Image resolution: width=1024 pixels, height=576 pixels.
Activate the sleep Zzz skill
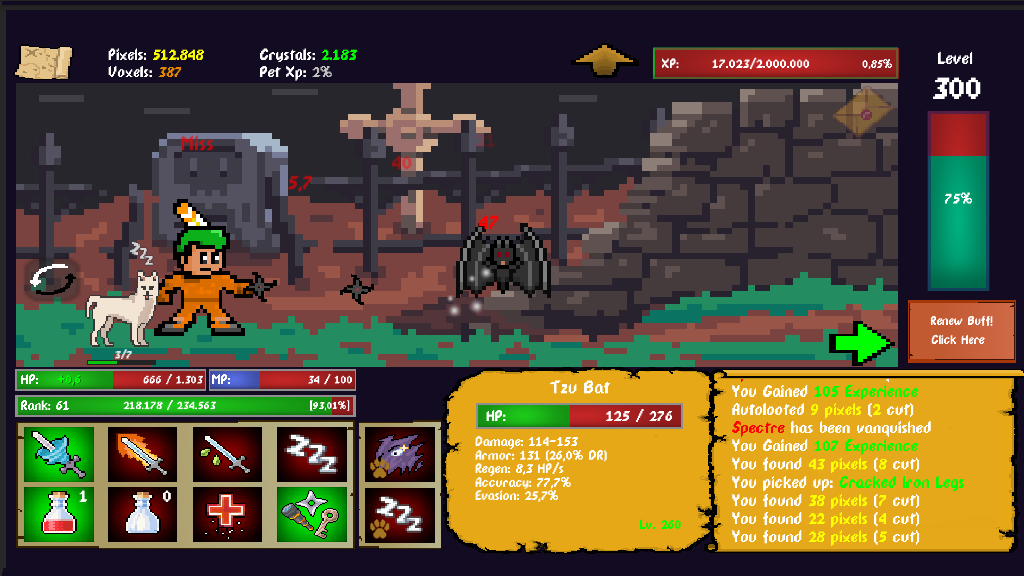(x=311, y=455)
